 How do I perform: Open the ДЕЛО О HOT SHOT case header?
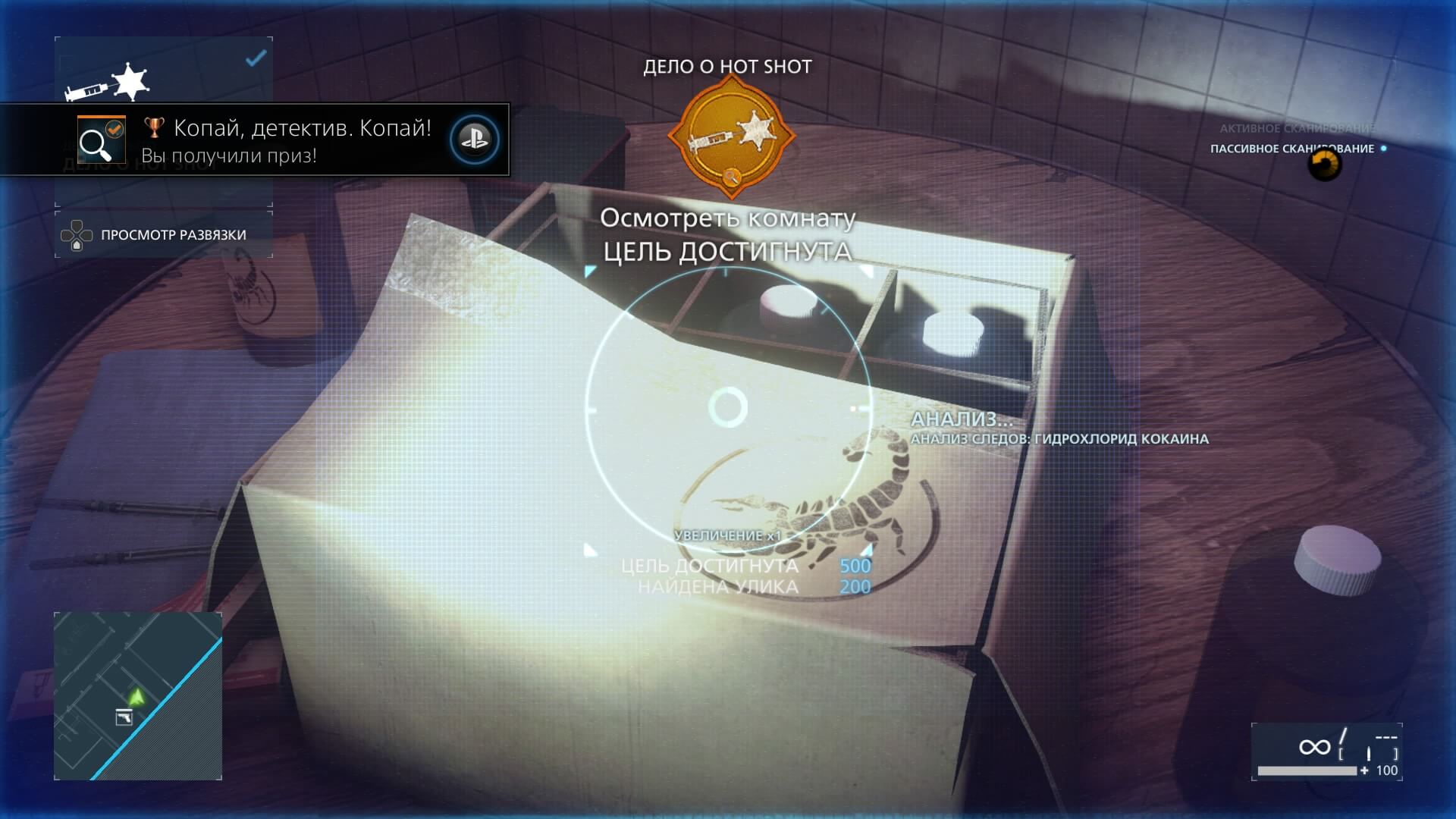(x=726, y=66)
